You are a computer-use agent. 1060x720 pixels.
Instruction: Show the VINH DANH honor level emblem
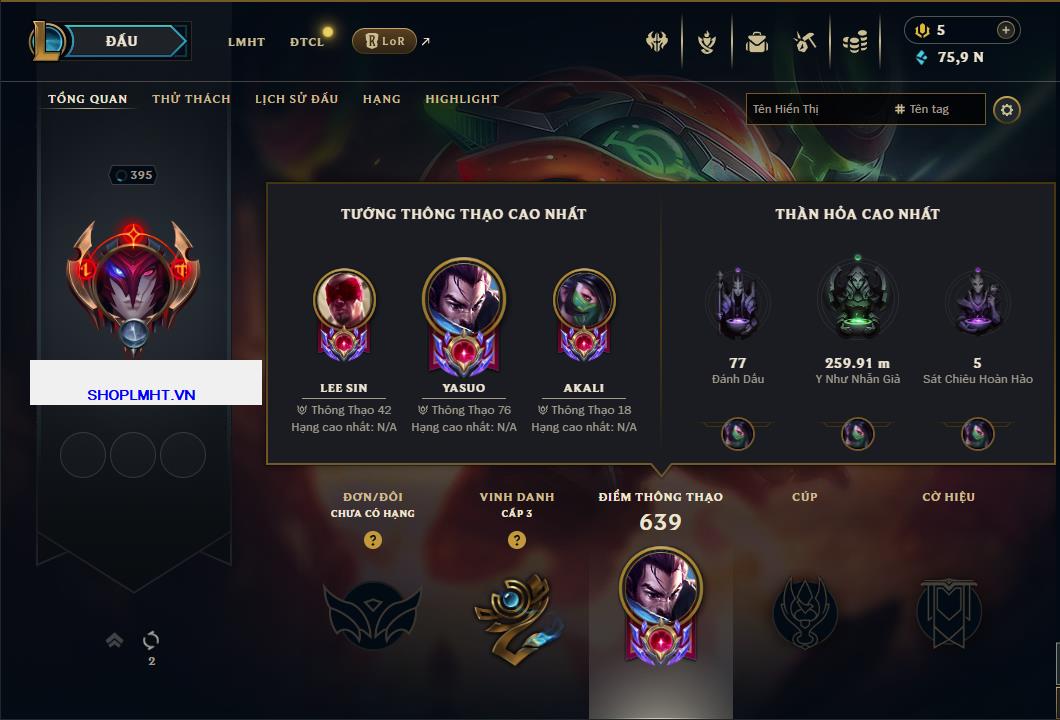click(516, 610)
